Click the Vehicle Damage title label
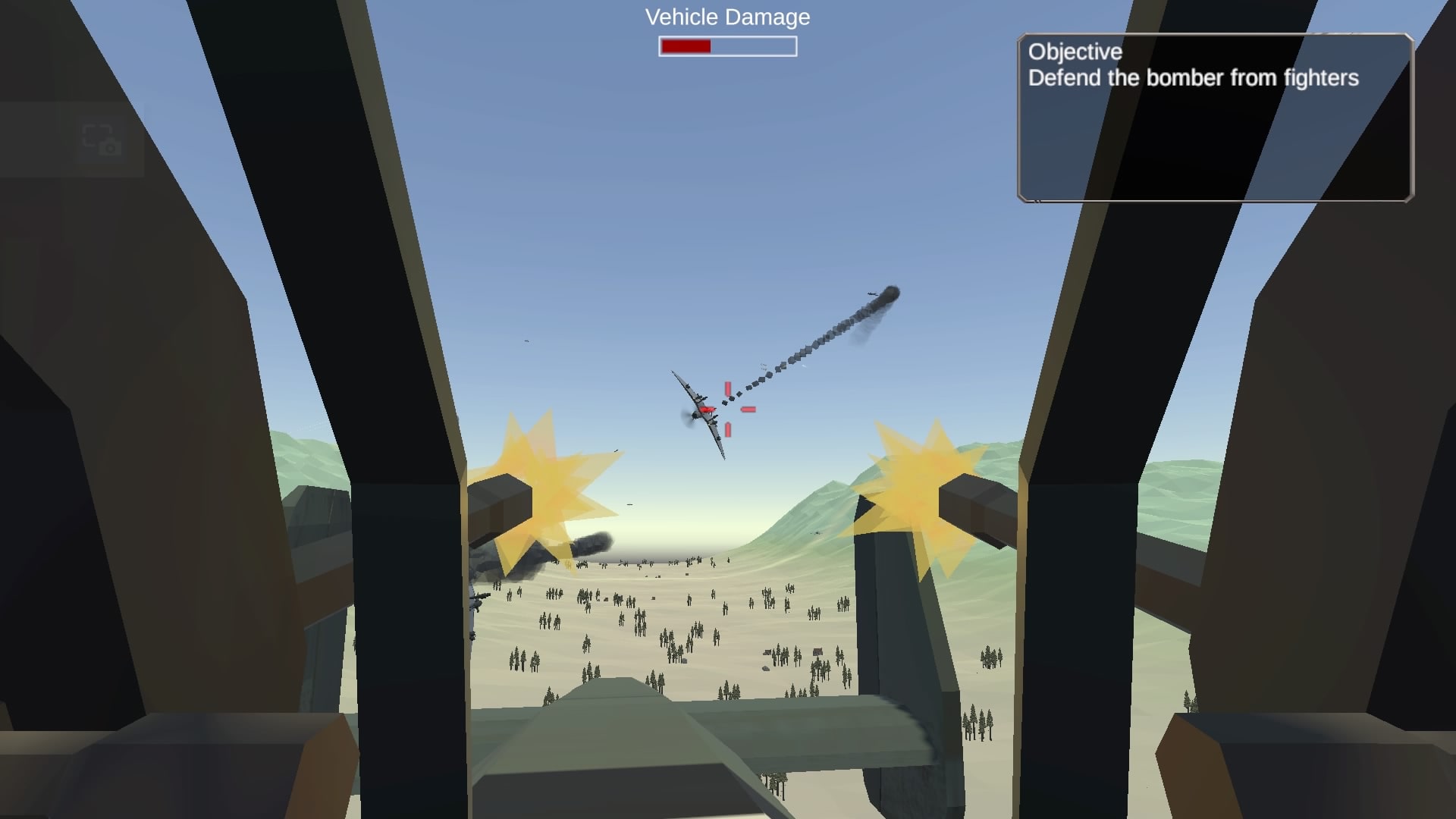Image resolution: width=1456 pixels, height=819 pixels. click(x=726, y=17)
